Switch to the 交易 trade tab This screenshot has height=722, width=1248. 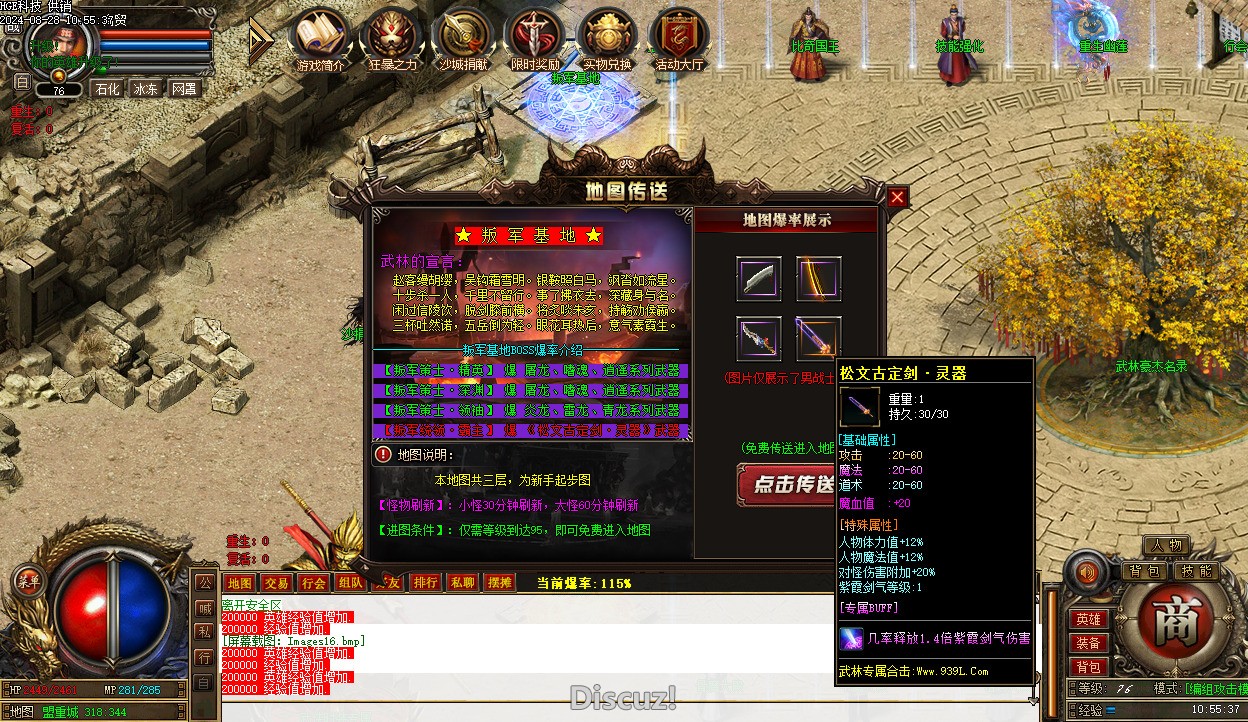[276, 583]
